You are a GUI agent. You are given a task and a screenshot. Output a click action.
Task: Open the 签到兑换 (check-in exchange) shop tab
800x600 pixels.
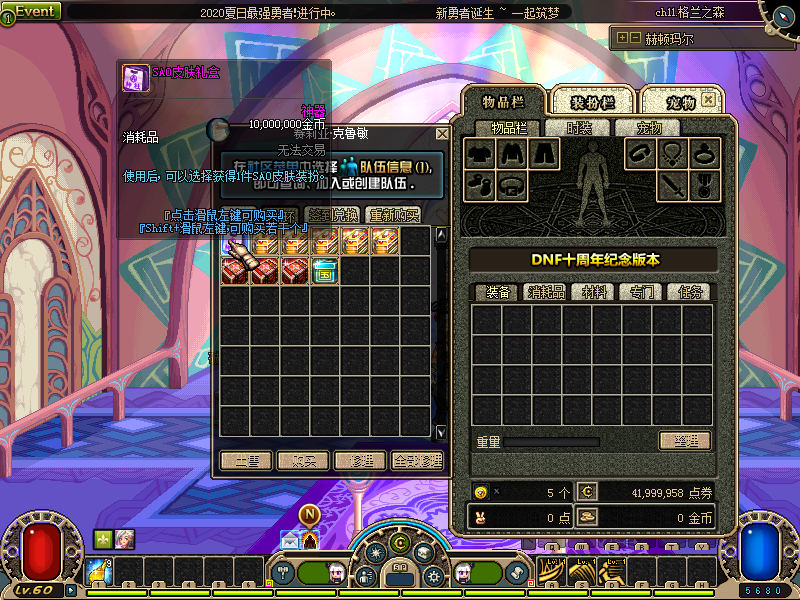click(332, 215)
